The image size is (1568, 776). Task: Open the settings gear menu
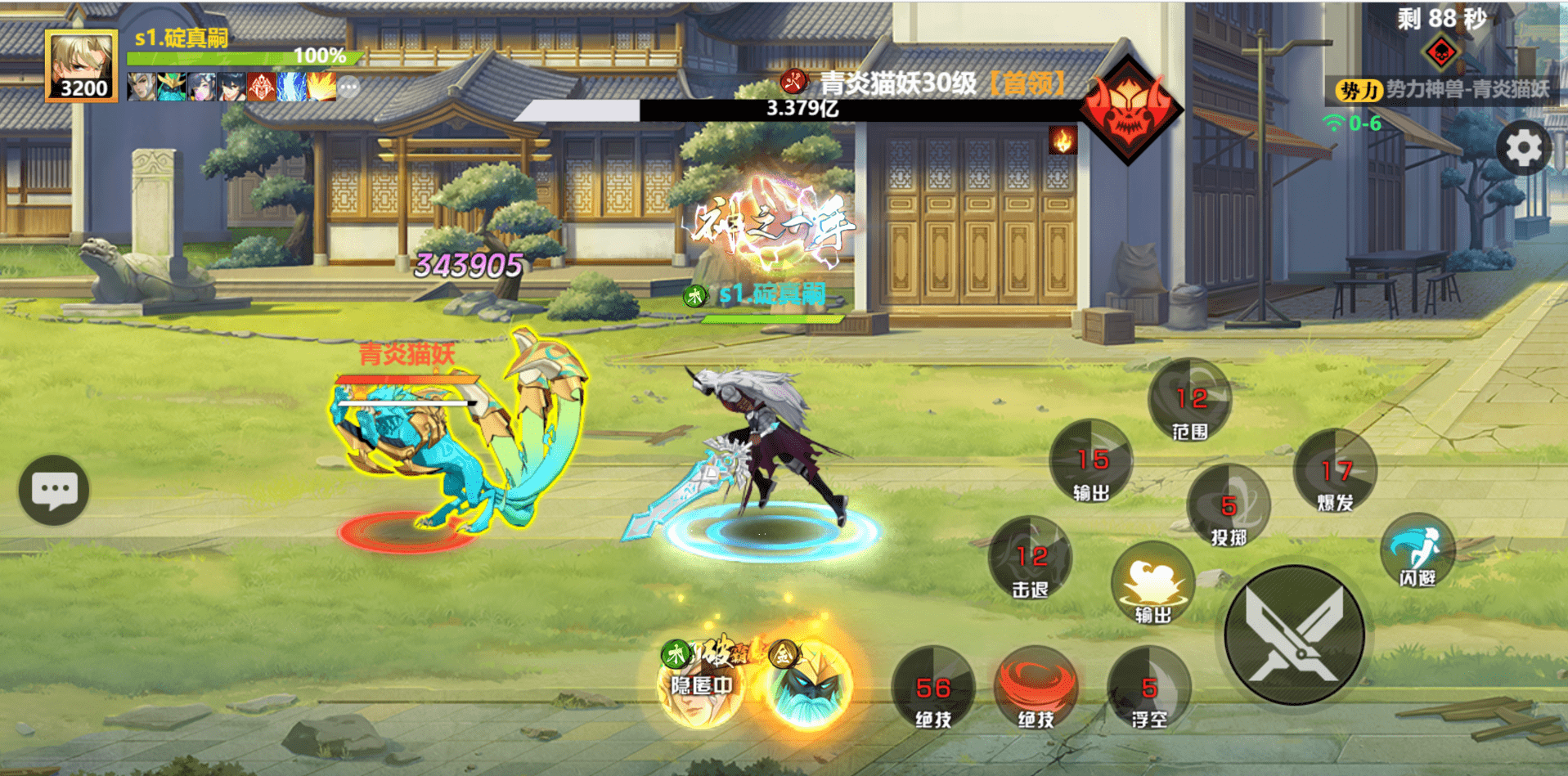(1523, 149)
